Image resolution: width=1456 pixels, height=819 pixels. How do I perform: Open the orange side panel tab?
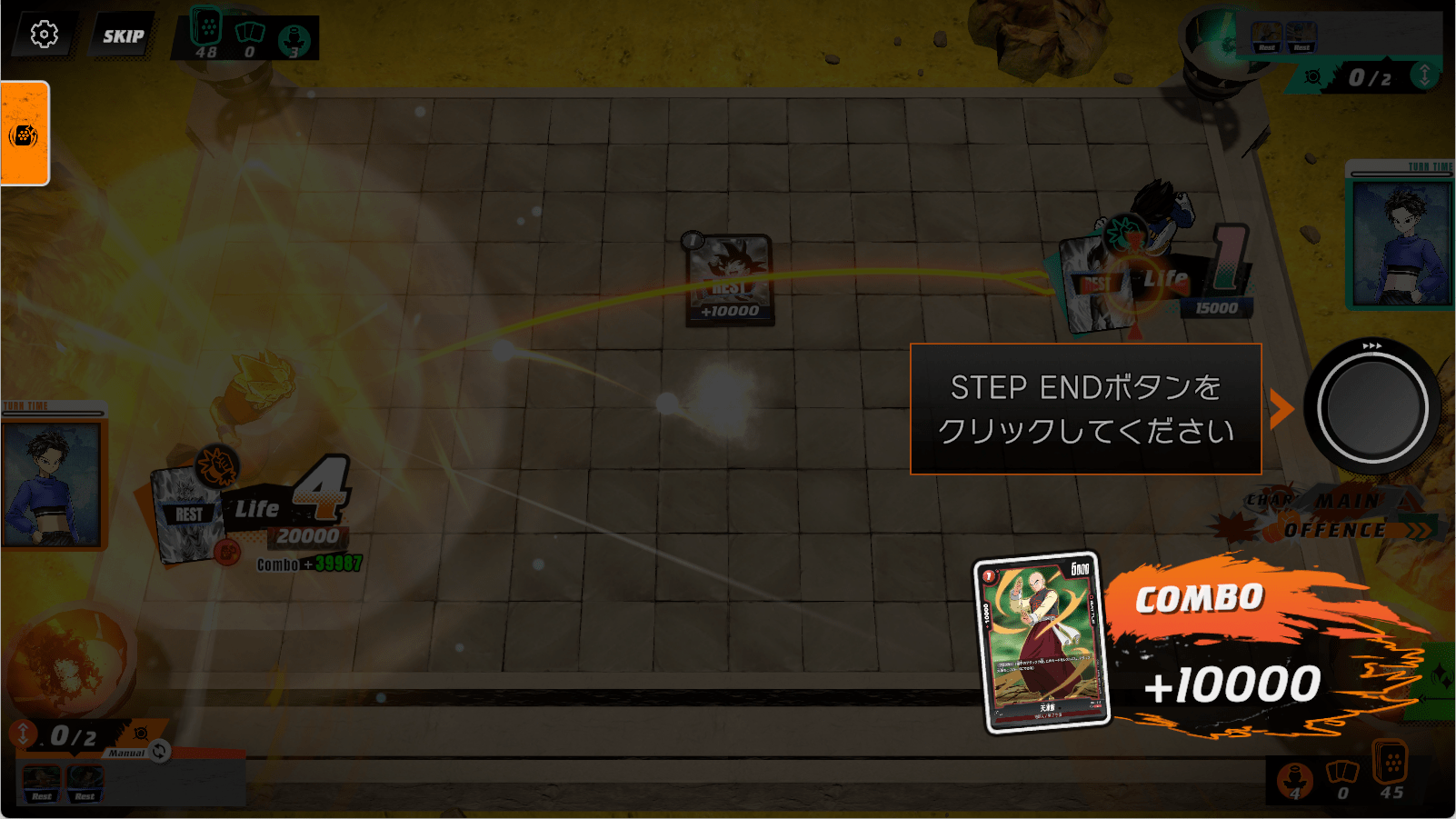click(25, 134)
